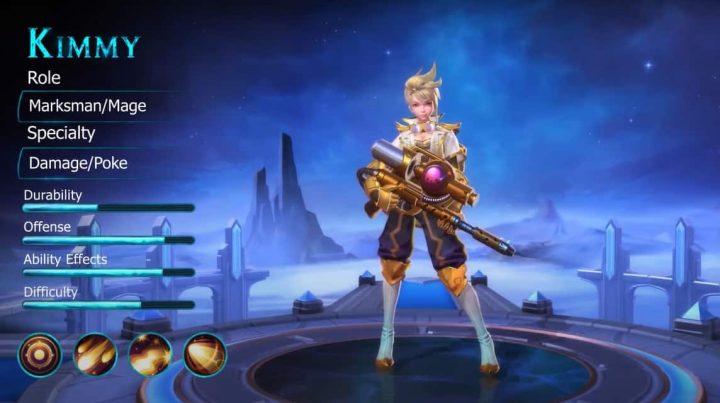This screenshot has height=403, width=720.
Task: Select the skill icon showing a fiery explosion
Action: coord(150,354)
